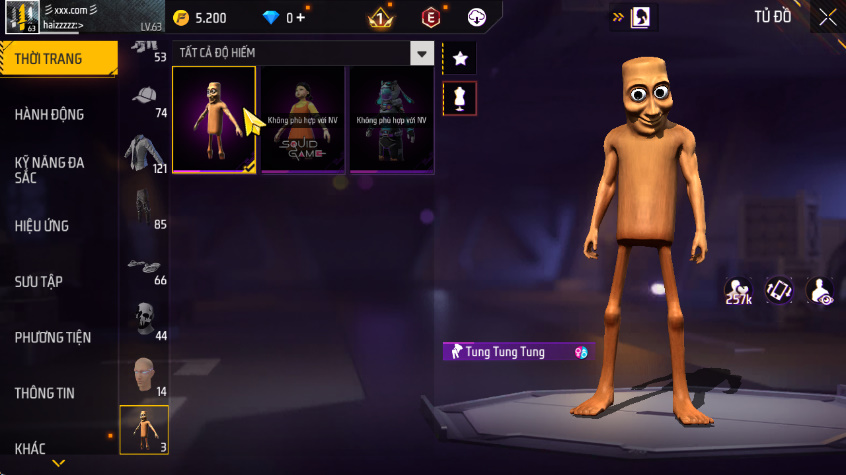The height and width of the screenshot is (475, 846).
Task: Choose the Squid Game doll outfit
Action: pos(302,120)
